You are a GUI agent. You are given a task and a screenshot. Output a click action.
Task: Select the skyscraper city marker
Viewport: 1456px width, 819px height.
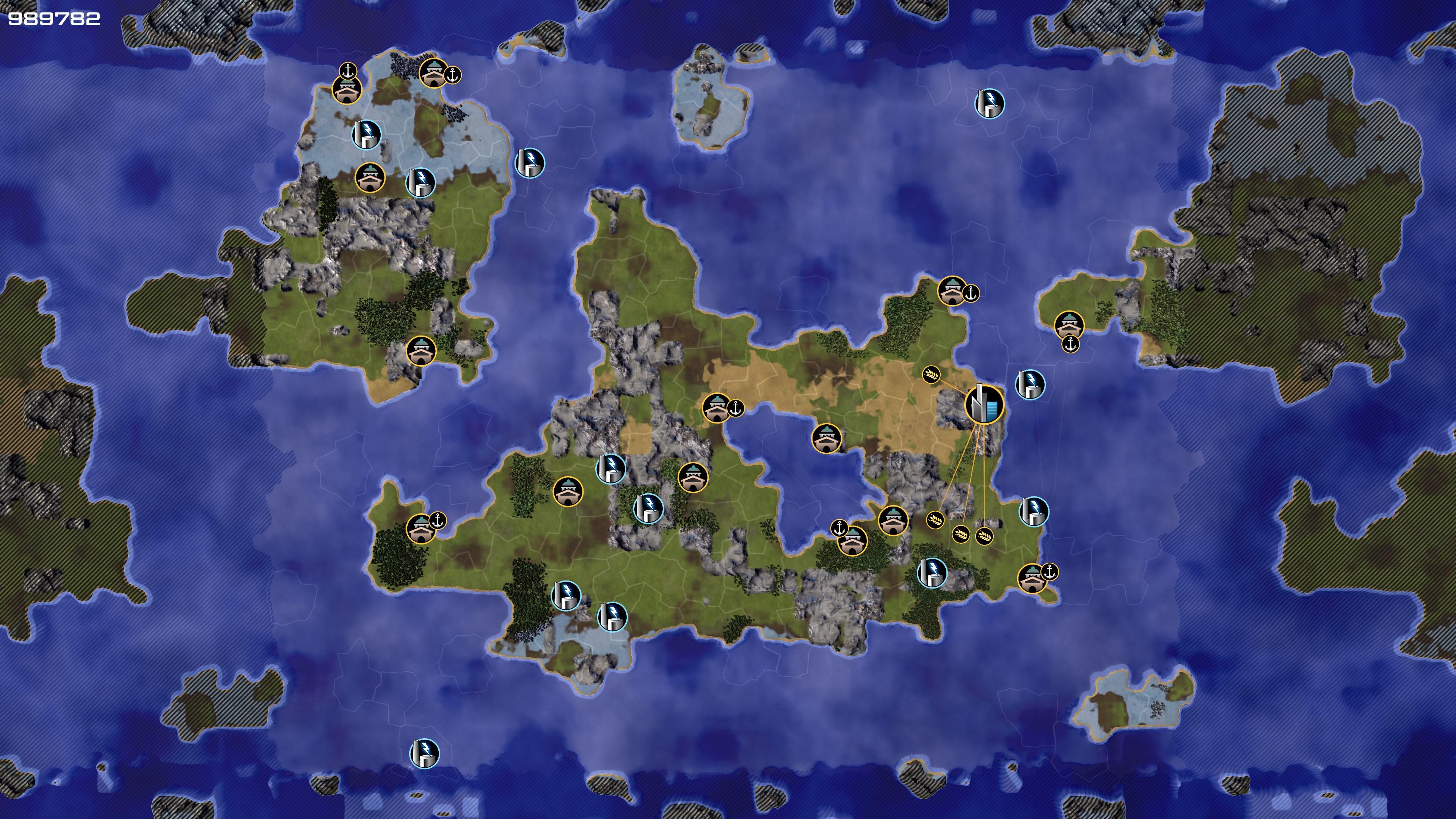[984, 405]
